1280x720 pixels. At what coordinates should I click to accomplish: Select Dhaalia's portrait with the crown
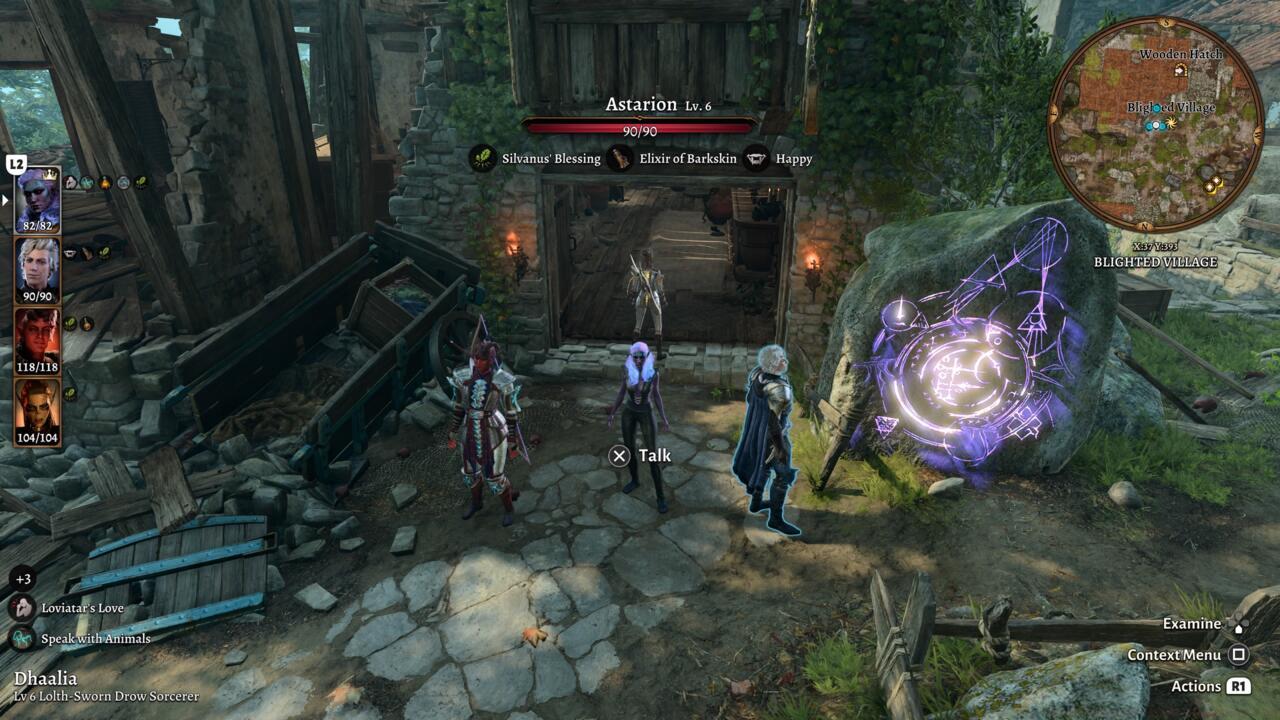pos(37,199)
